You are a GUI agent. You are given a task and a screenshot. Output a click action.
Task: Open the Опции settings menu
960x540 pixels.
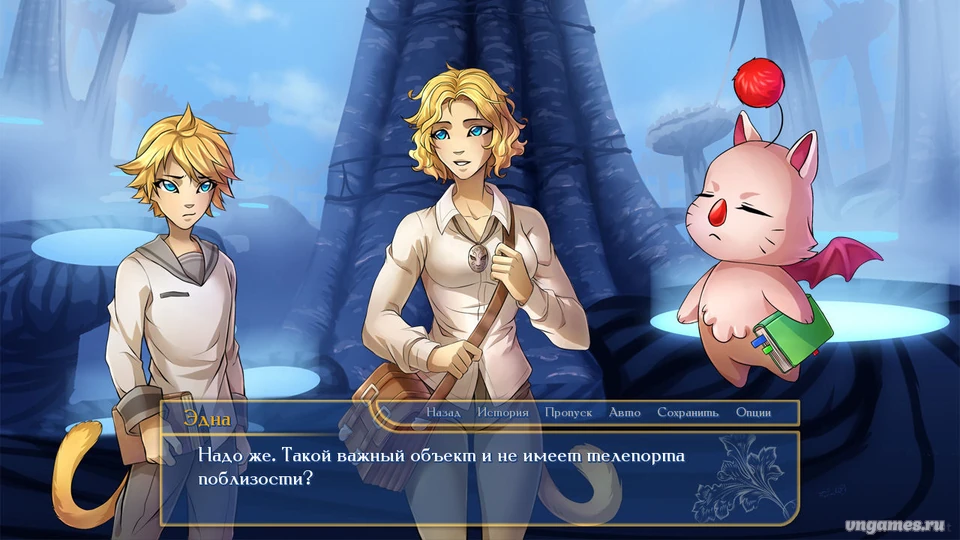753,412
